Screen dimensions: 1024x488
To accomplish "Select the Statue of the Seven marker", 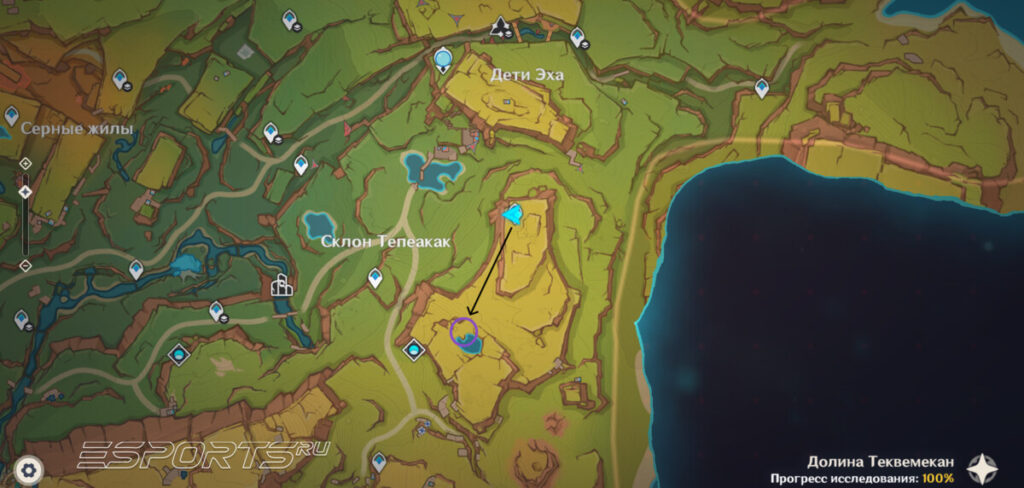I will point(444,62).
